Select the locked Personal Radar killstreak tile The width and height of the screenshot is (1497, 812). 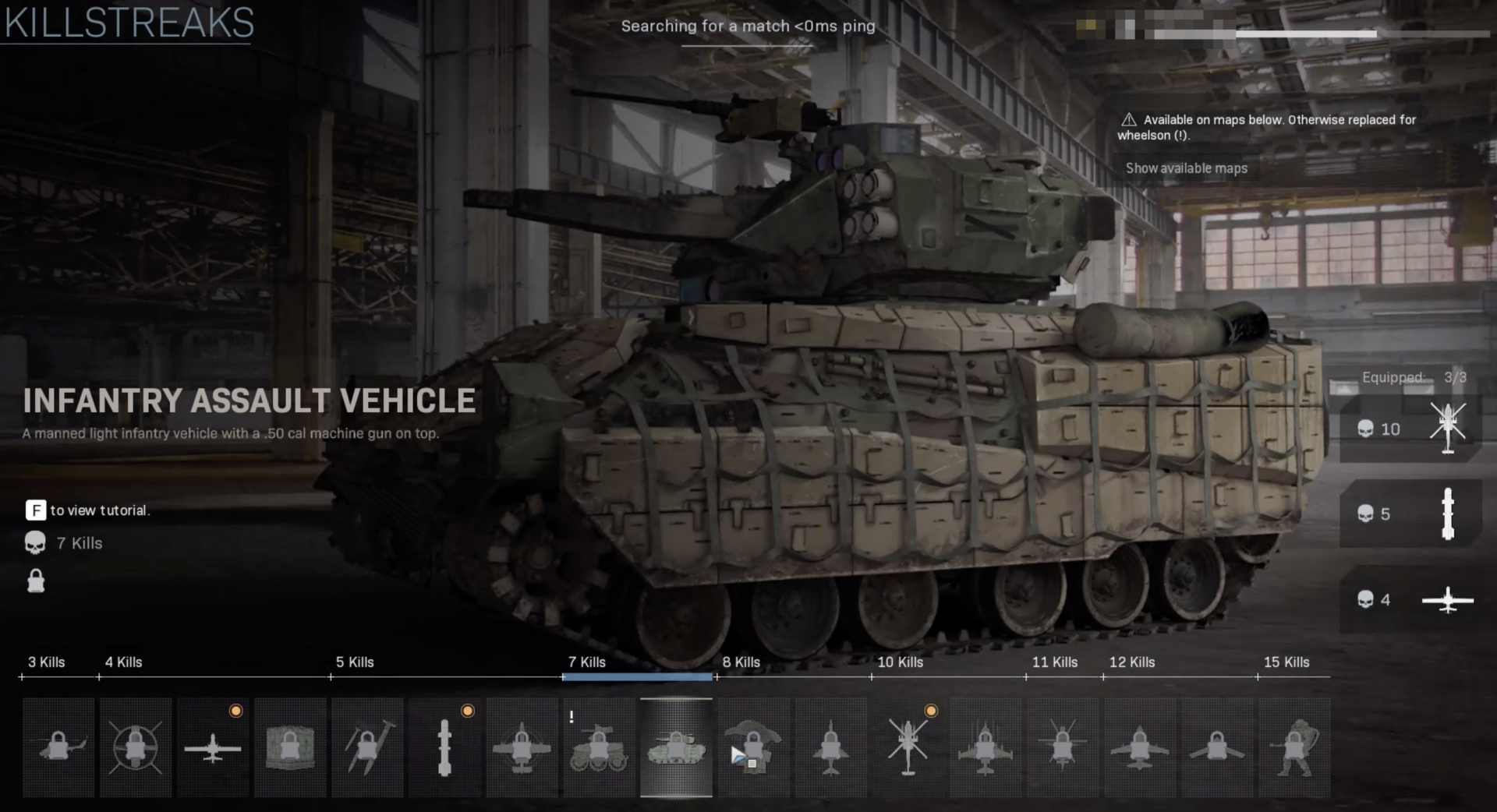(x=58, y=747)
